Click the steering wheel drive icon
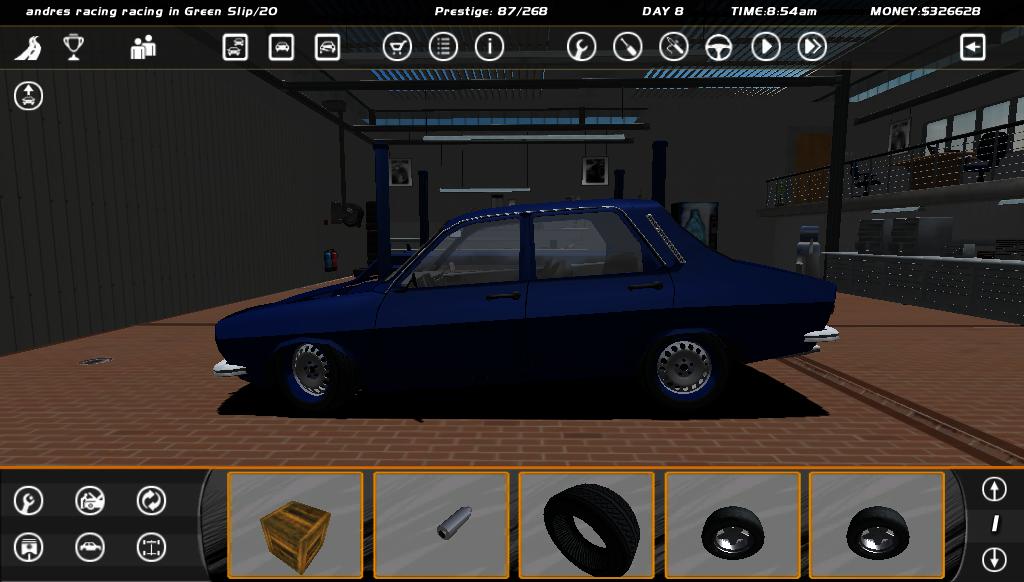The height and width of the screenshot is (582, 1024). pos(719,47)
